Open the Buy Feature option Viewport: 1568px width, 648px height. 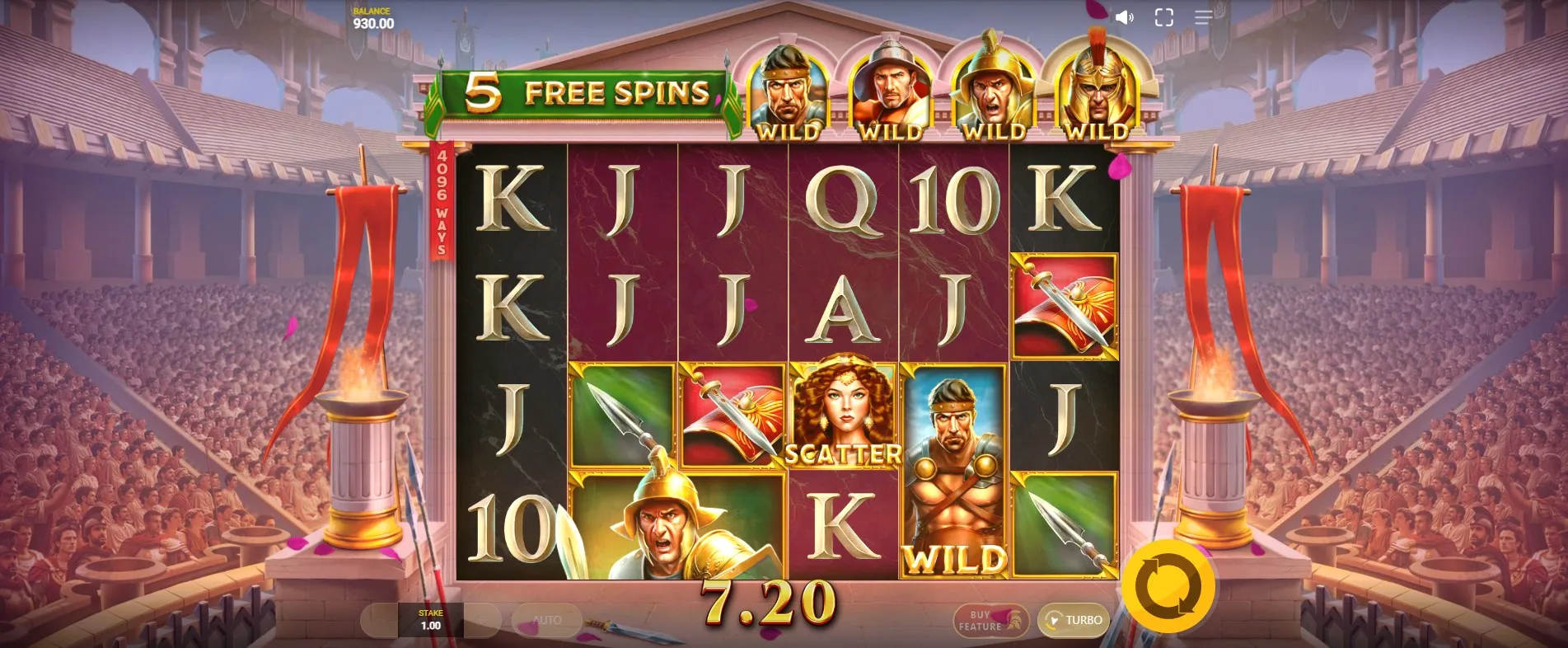point(990,621)
